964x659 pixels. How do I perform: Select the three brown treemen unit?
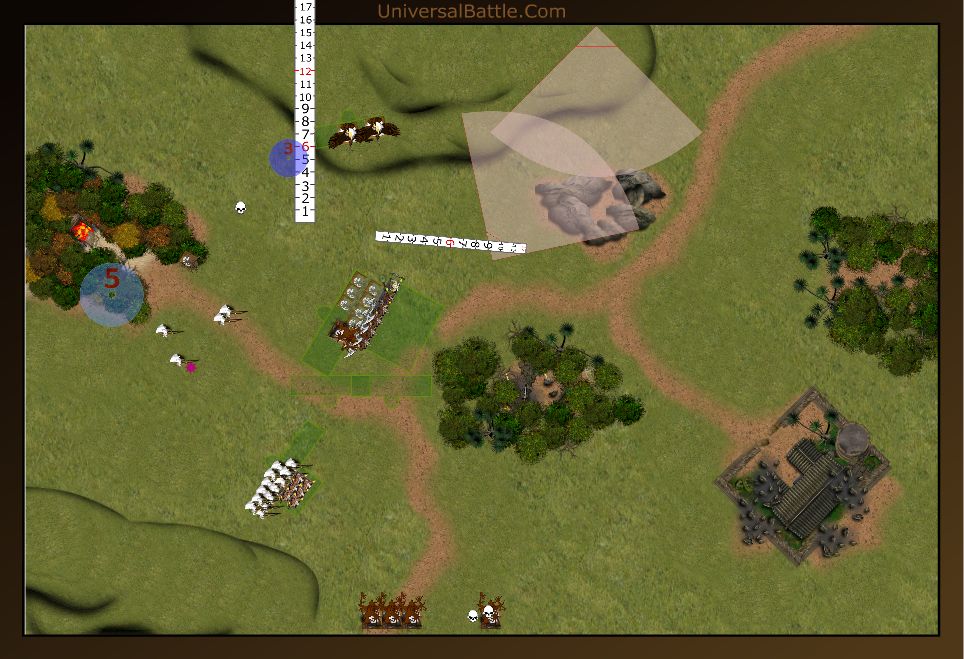[392, 610]
